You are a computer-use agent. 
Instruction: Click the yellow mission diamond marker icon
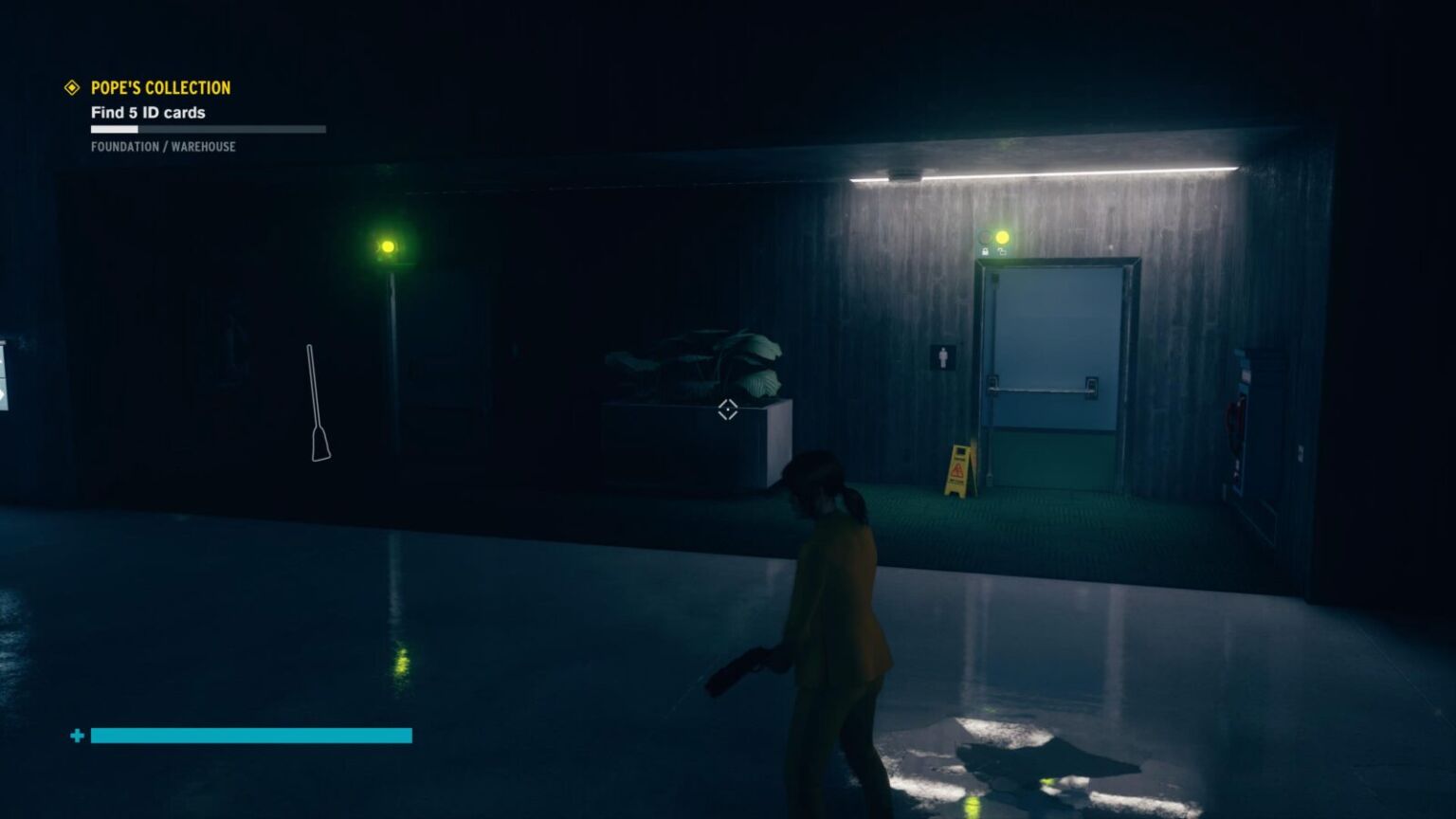tap(71, 87)
